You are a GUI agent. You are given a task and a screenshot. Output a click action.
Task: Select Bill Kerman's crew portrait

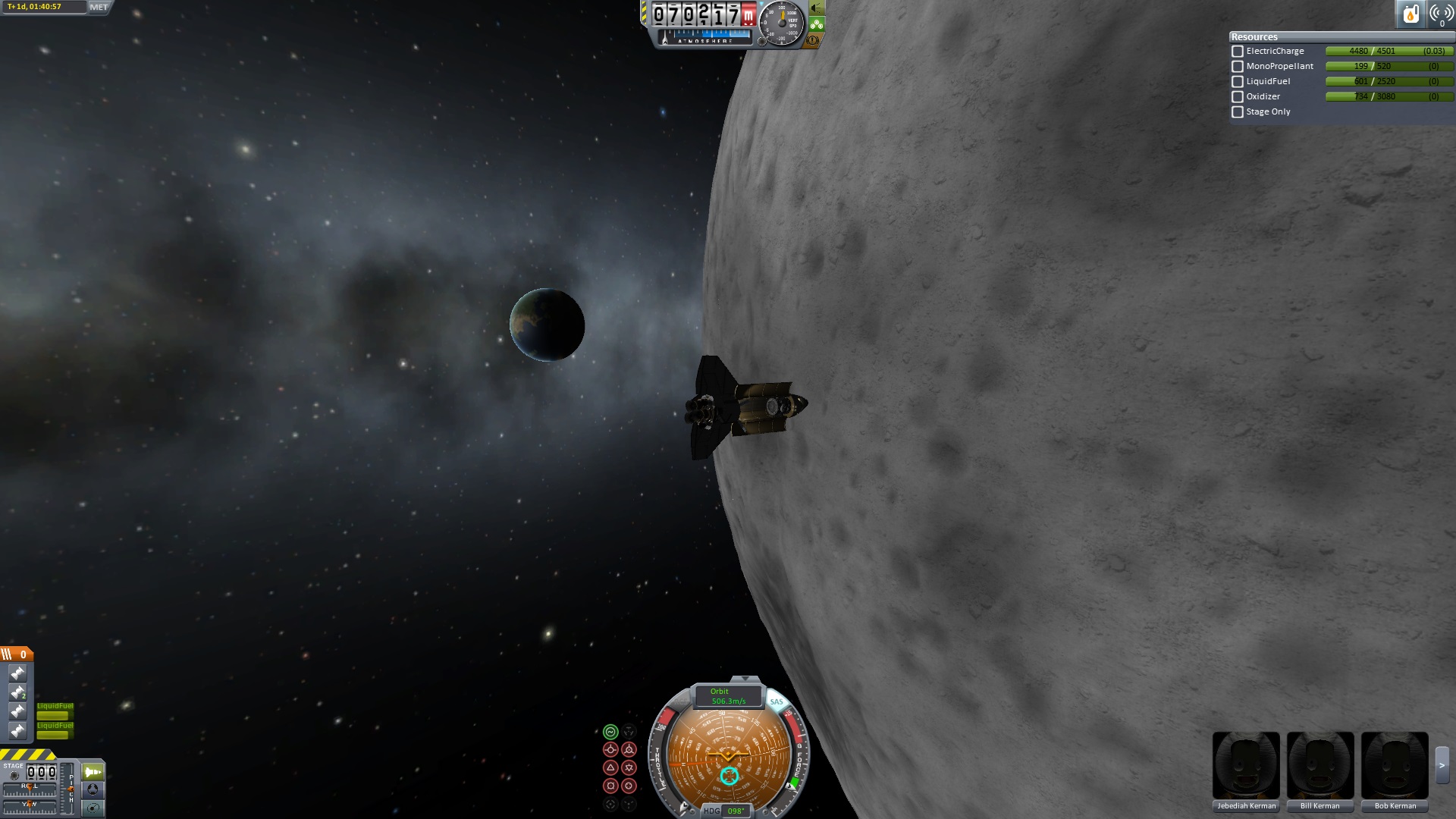pos(1320,766)
